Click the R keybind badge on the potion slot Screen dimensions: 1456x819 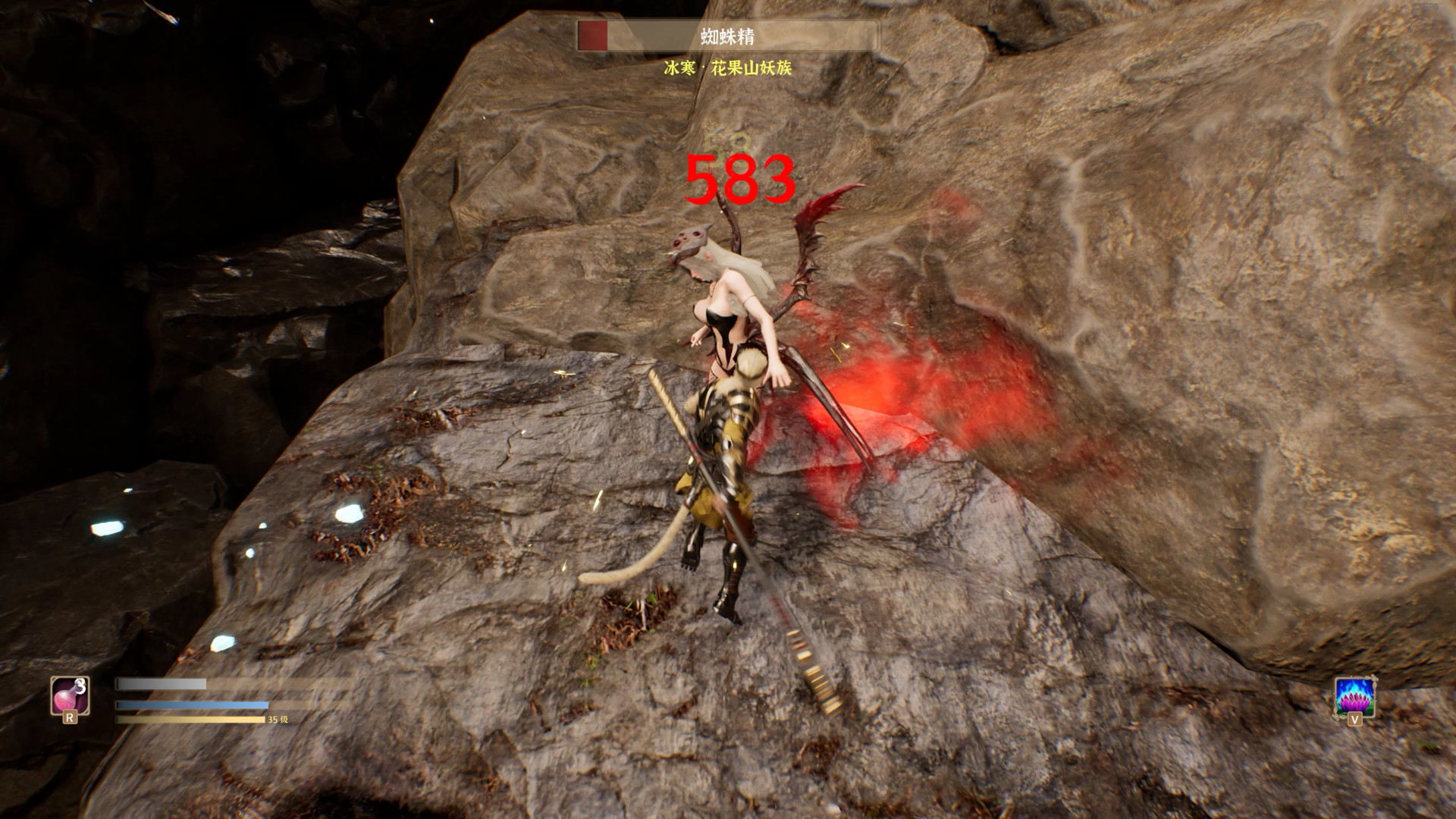tap(71, 717)
